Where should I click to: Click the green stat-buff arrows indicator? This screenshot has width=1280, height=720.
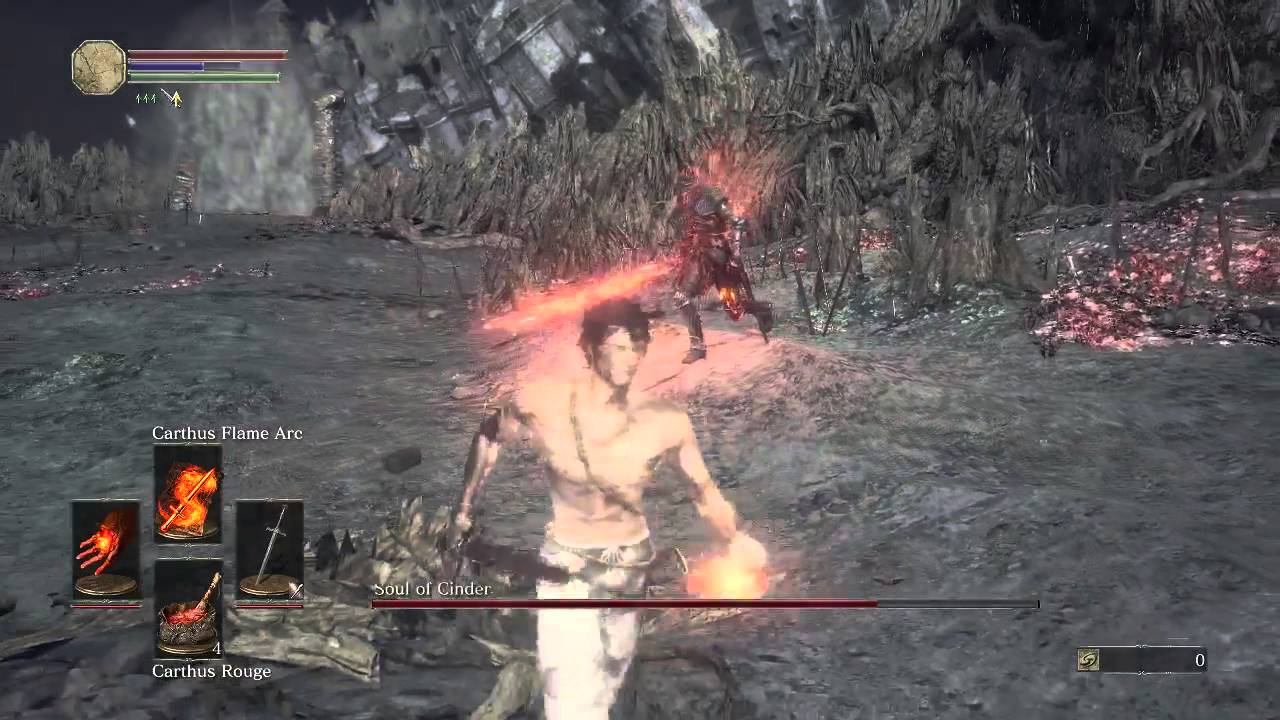click(x=146, y=98)
